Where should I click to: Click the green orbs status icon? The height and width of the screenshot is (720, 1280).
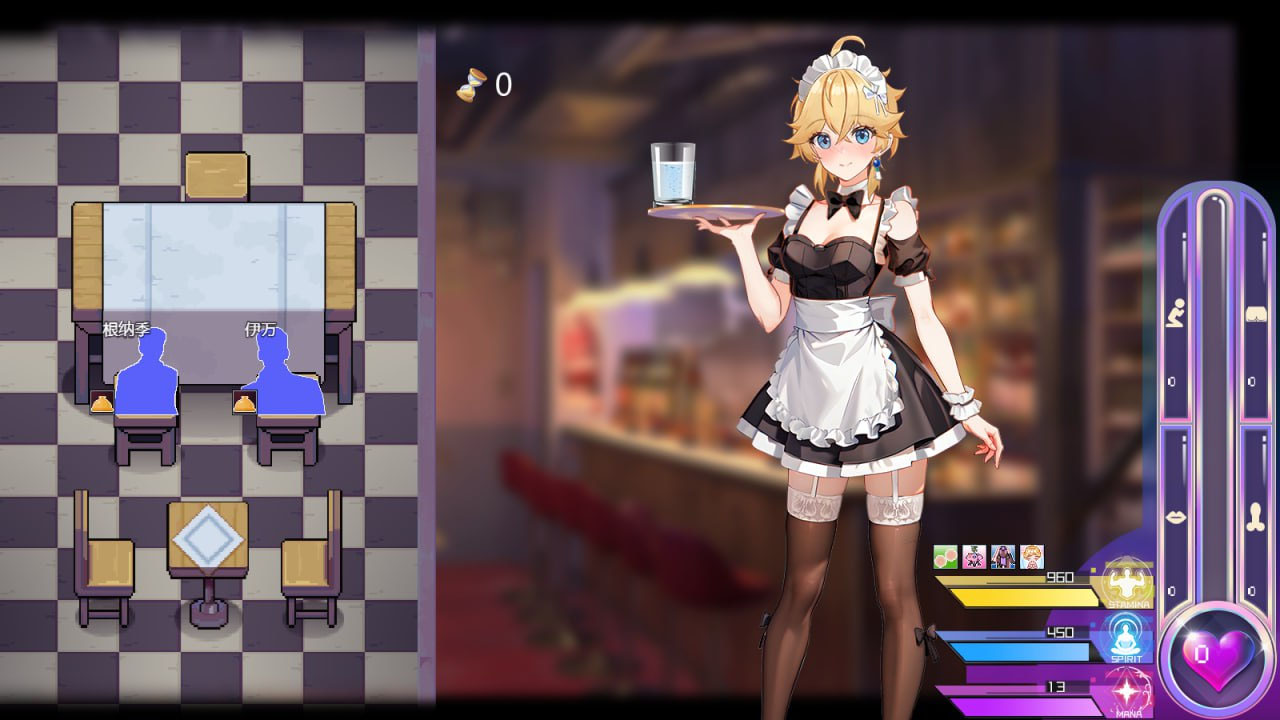pos(945,556)
